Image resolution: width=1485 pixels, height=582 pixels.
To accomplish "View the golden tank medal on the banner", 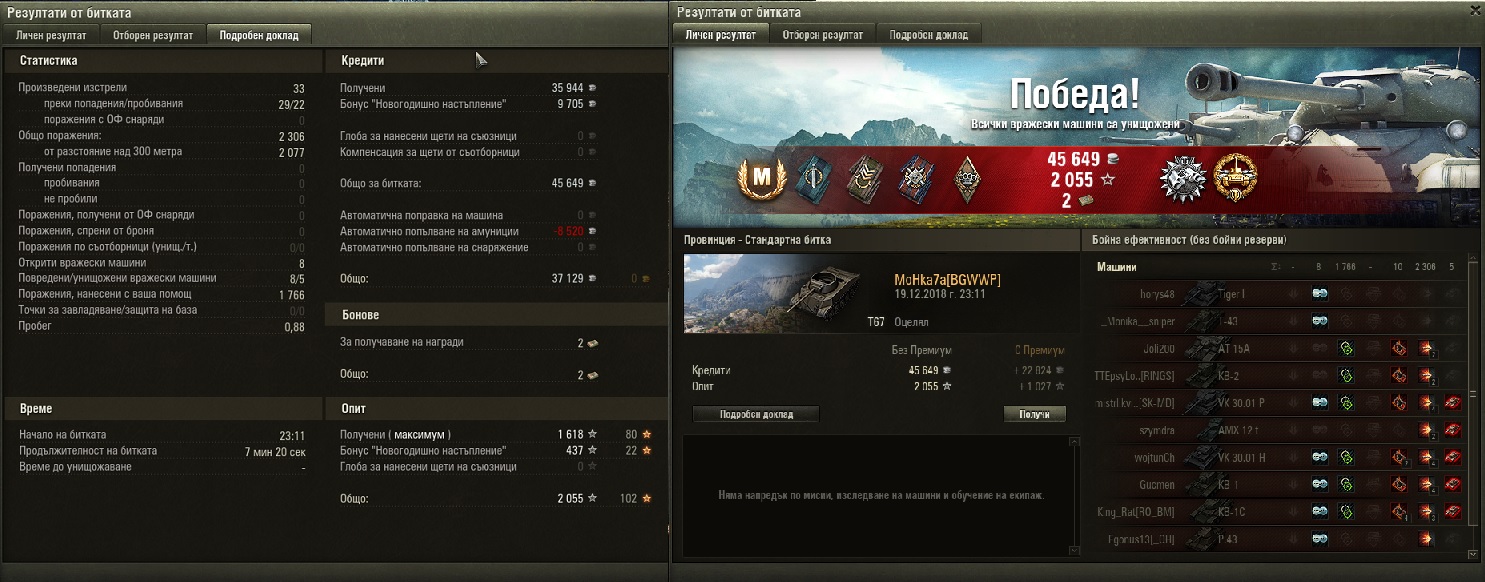I will [1233, 178].
